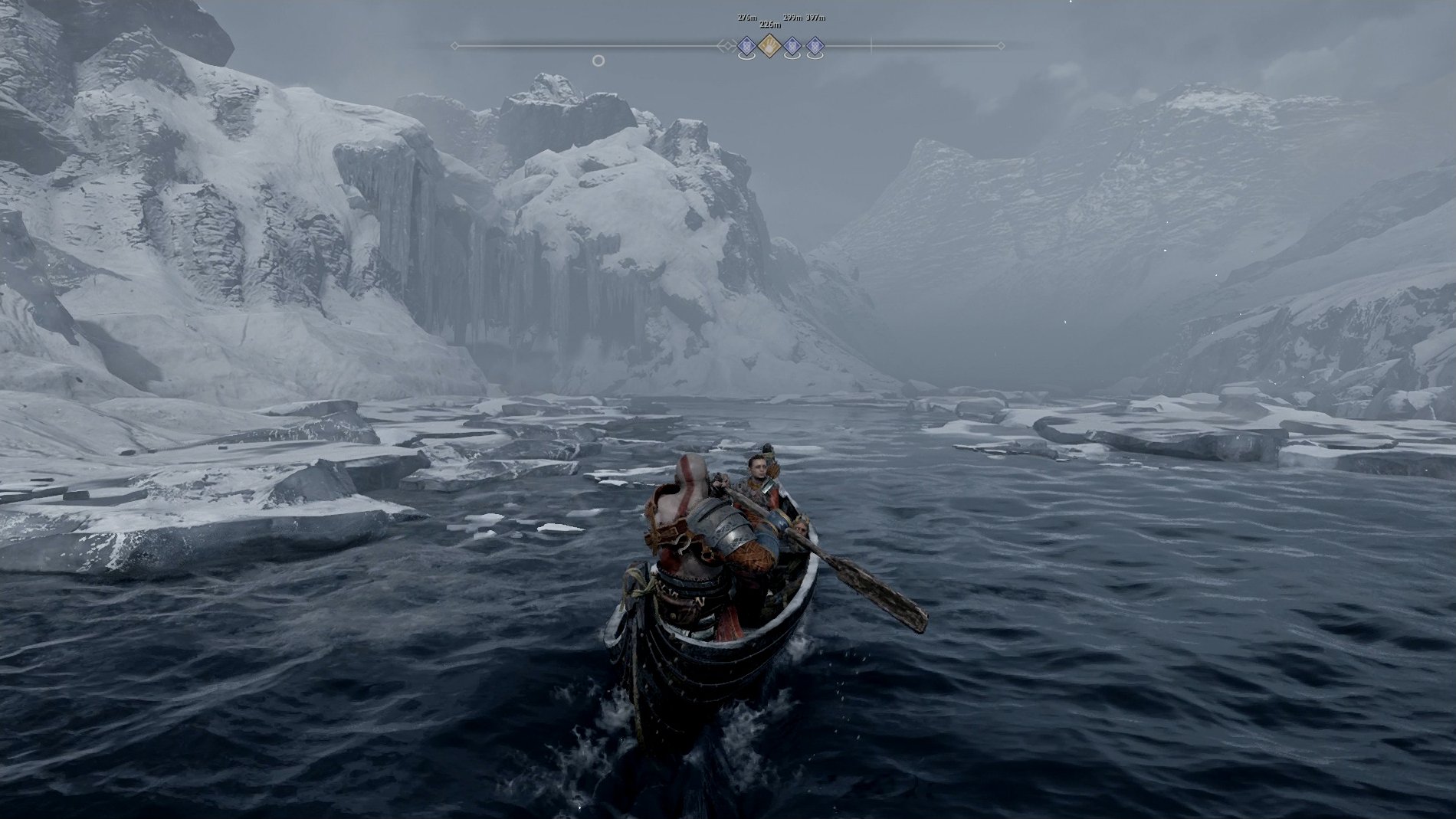This screenshot has width=1456, height=819.
Task: Click the hollow circle indicator below the compass
Action: (x=600, y=61)
